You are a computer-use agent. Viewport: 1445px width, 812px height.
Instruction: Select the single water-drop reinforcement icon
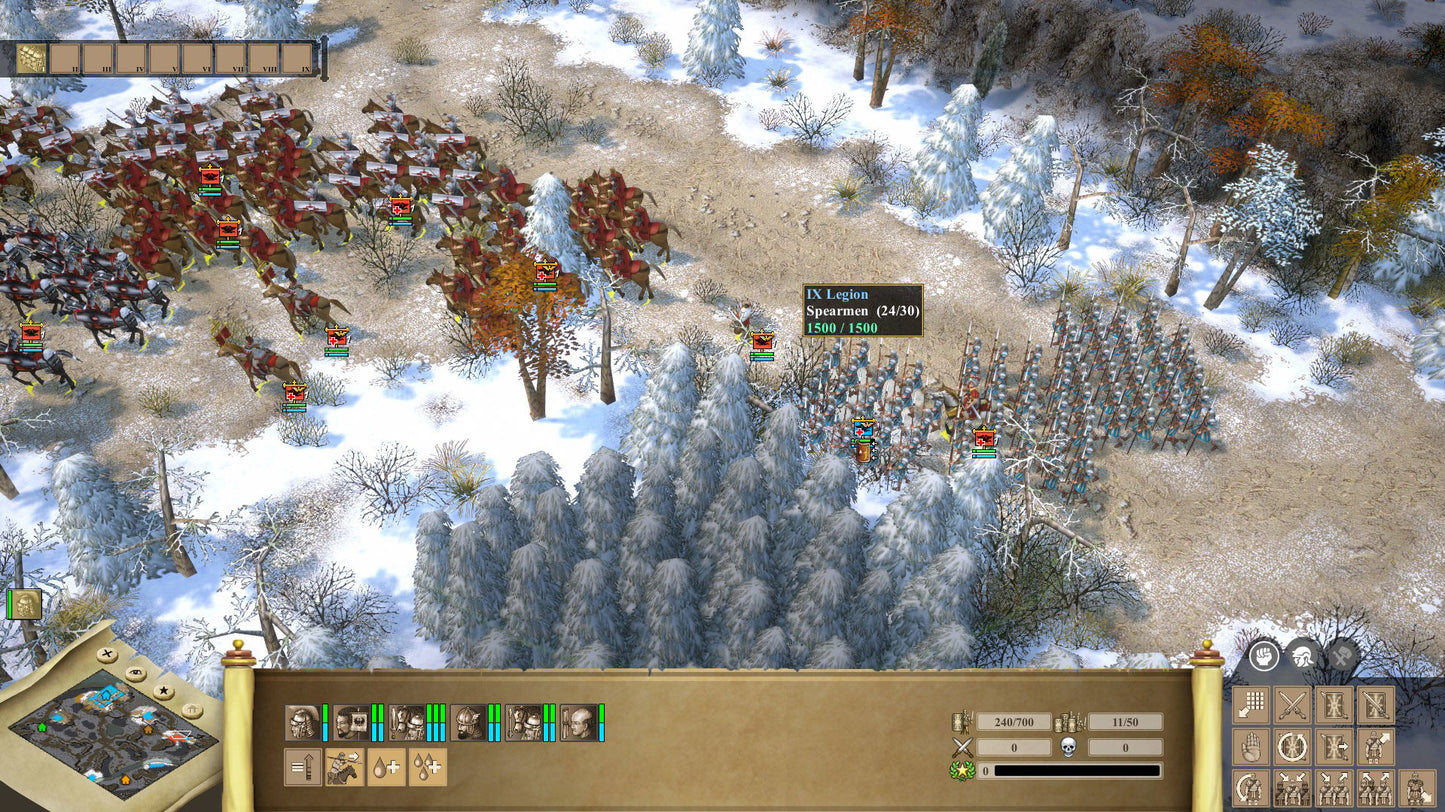click(x=387, y=767)
